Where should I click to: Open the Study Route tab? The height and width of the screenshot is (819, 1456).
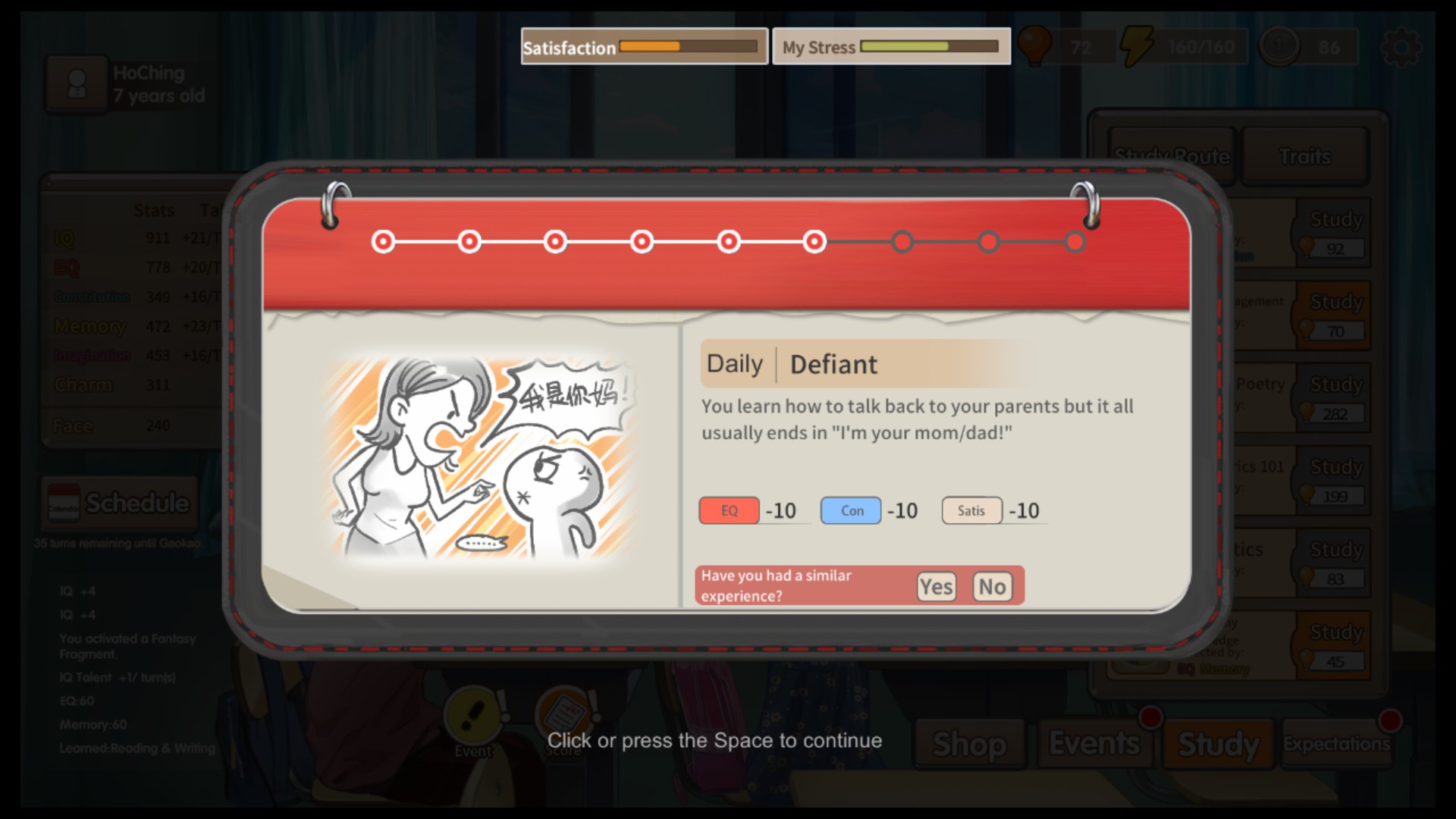(1172, 156)
